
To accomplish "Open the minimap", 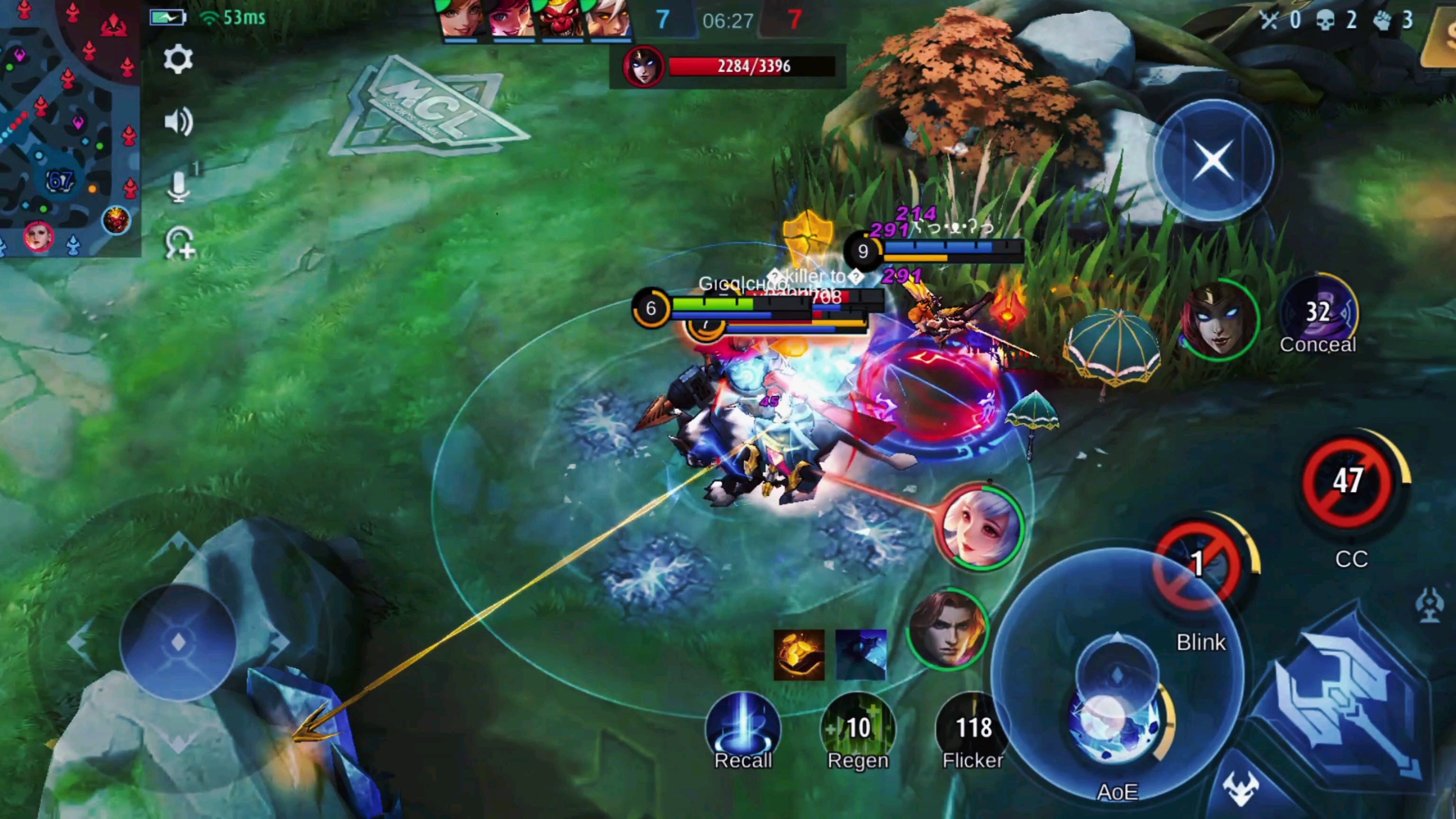I will 68,127.
